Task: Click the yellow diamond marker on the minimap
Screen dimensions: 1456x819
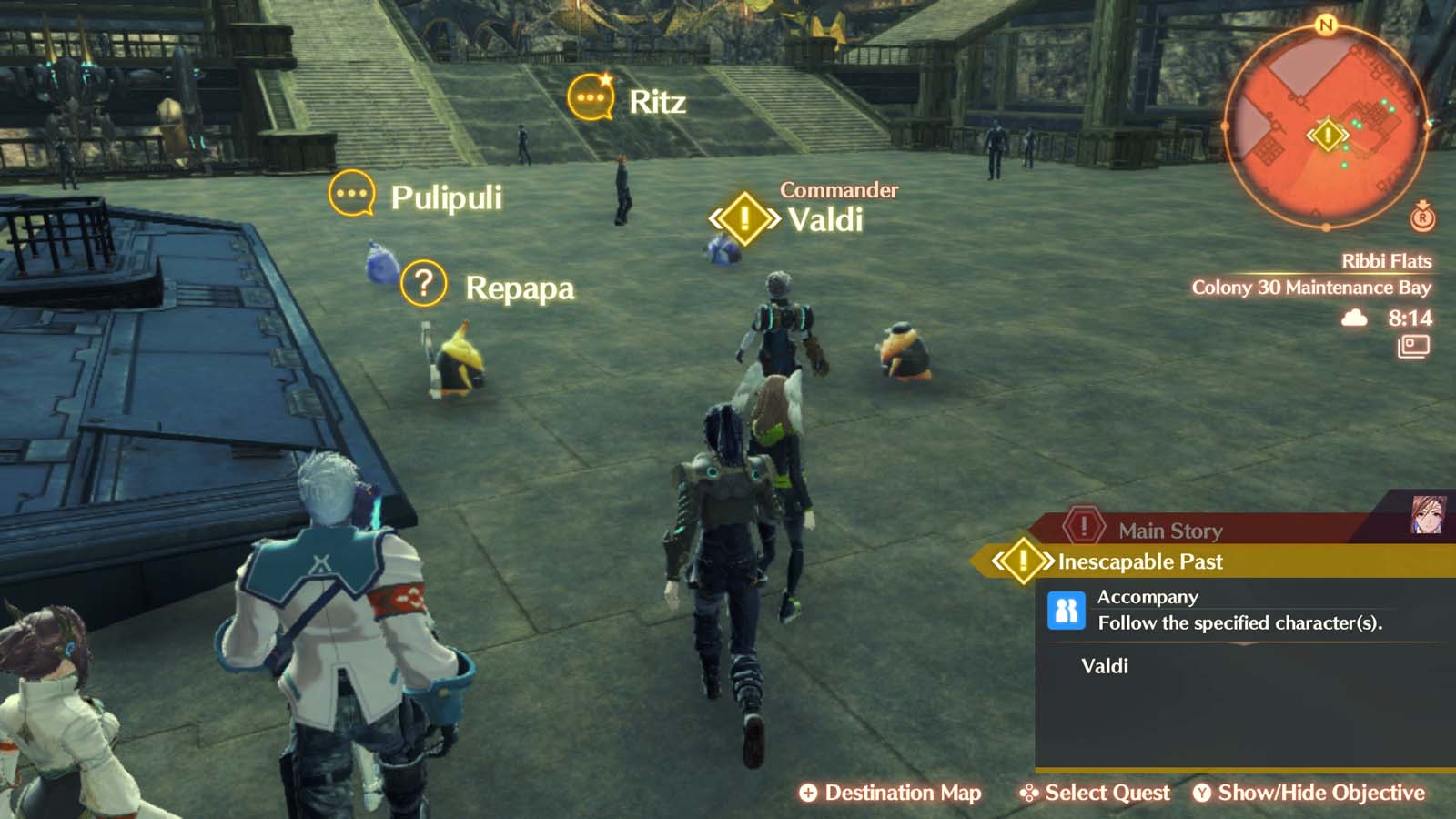Action: (x=1327, y=133)
